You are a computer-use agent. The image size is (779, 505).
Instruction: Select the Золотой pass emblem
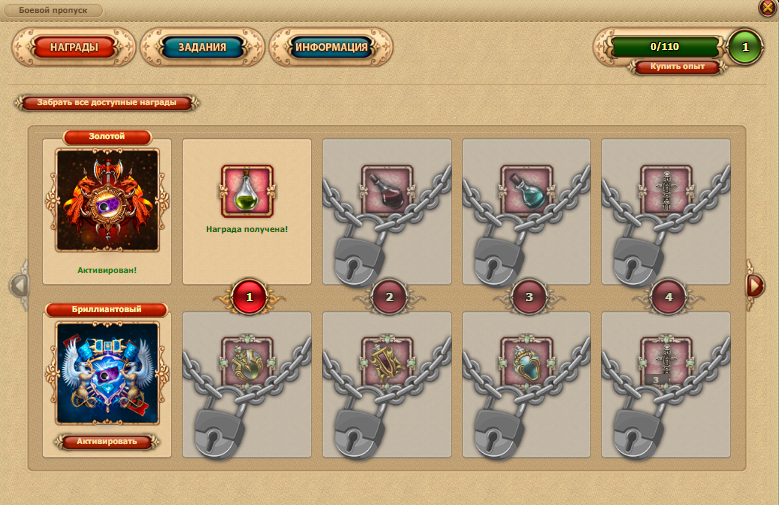(107, 200)
